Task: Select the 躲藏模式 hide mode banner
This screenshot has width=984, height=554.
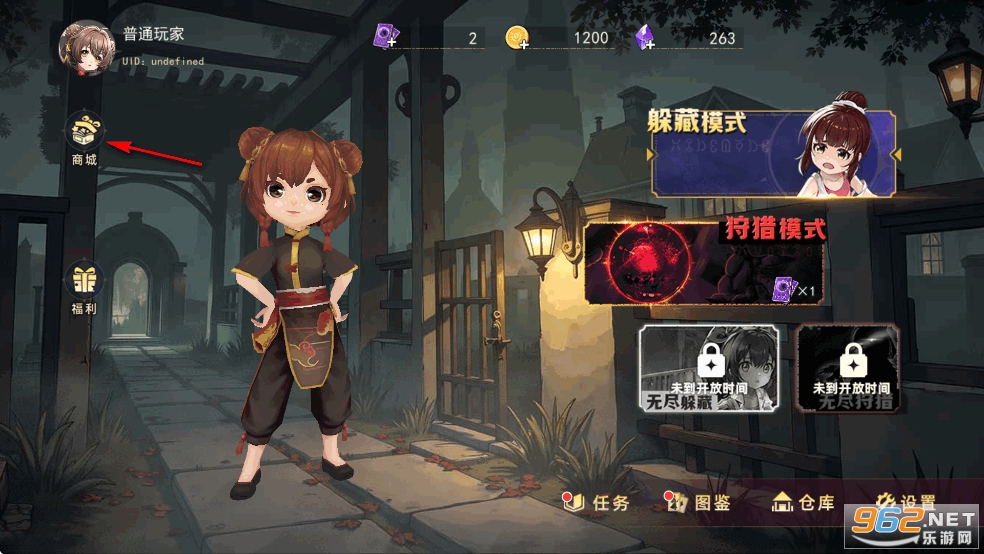Action: [x=772, y=153]
